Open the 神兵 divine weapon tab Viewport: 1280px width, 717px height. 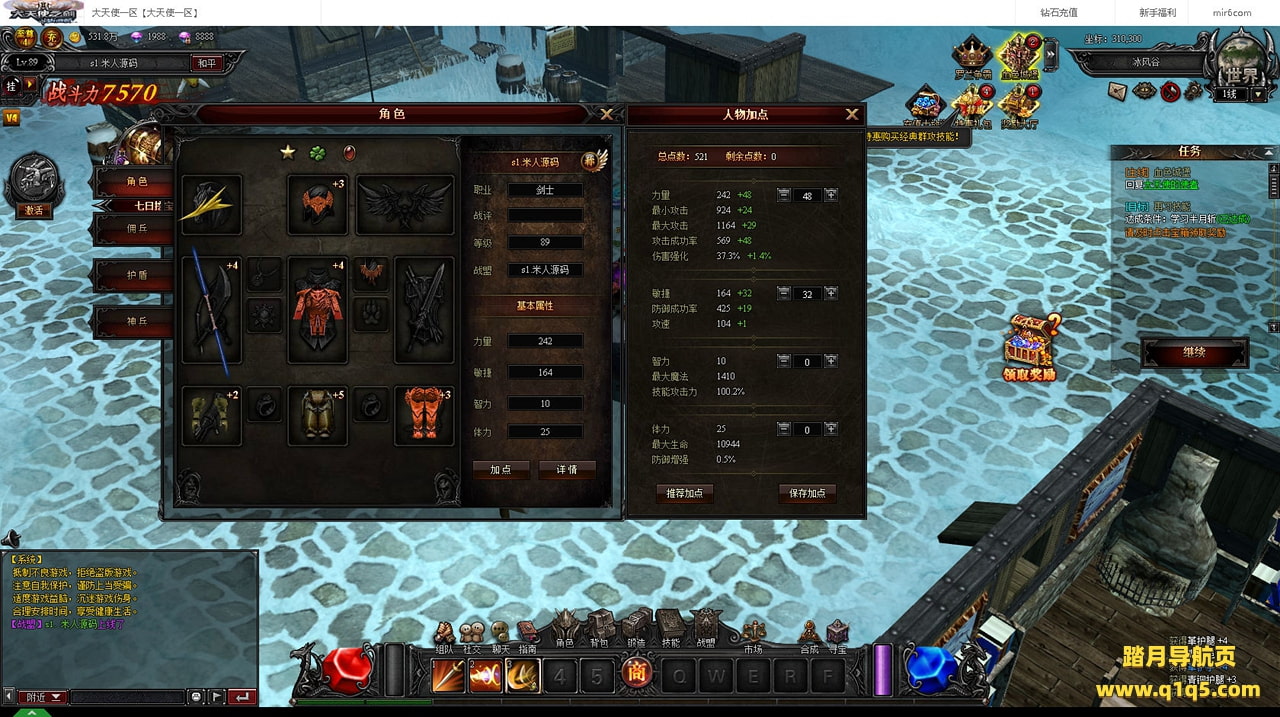tap(137, 322)
